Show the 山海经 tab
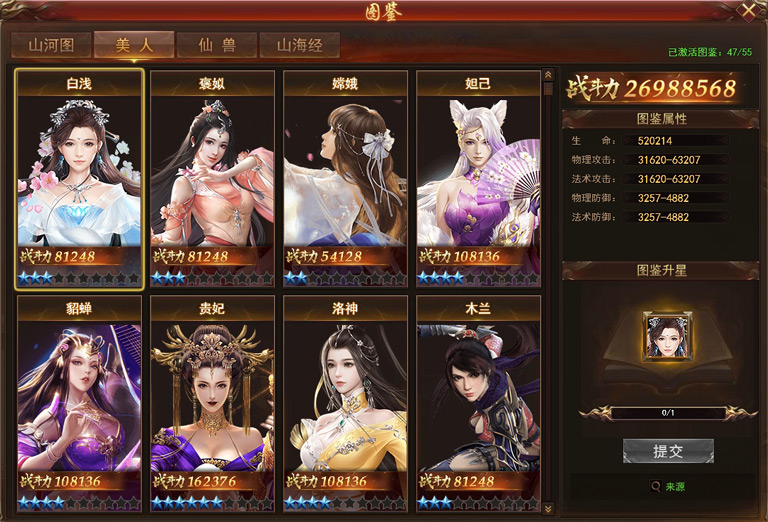This screenshot has height=522, width=768. [299, 45]
